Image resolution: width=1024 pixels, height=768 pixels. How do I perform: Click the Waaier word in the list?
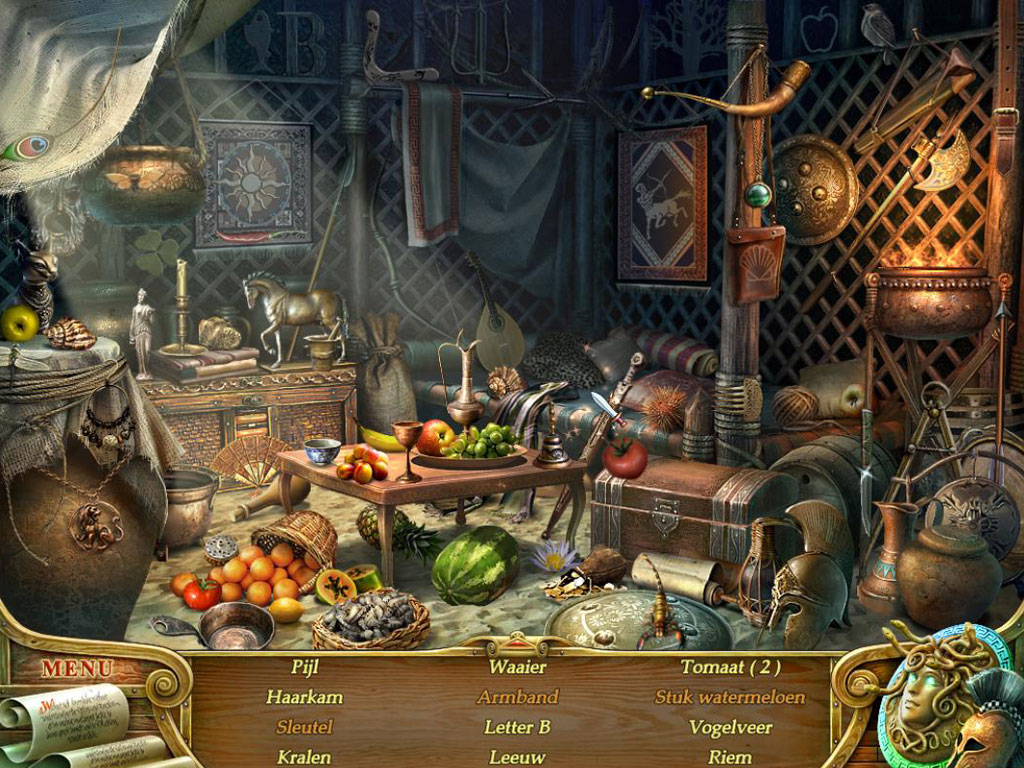click(x=517, y=667)
